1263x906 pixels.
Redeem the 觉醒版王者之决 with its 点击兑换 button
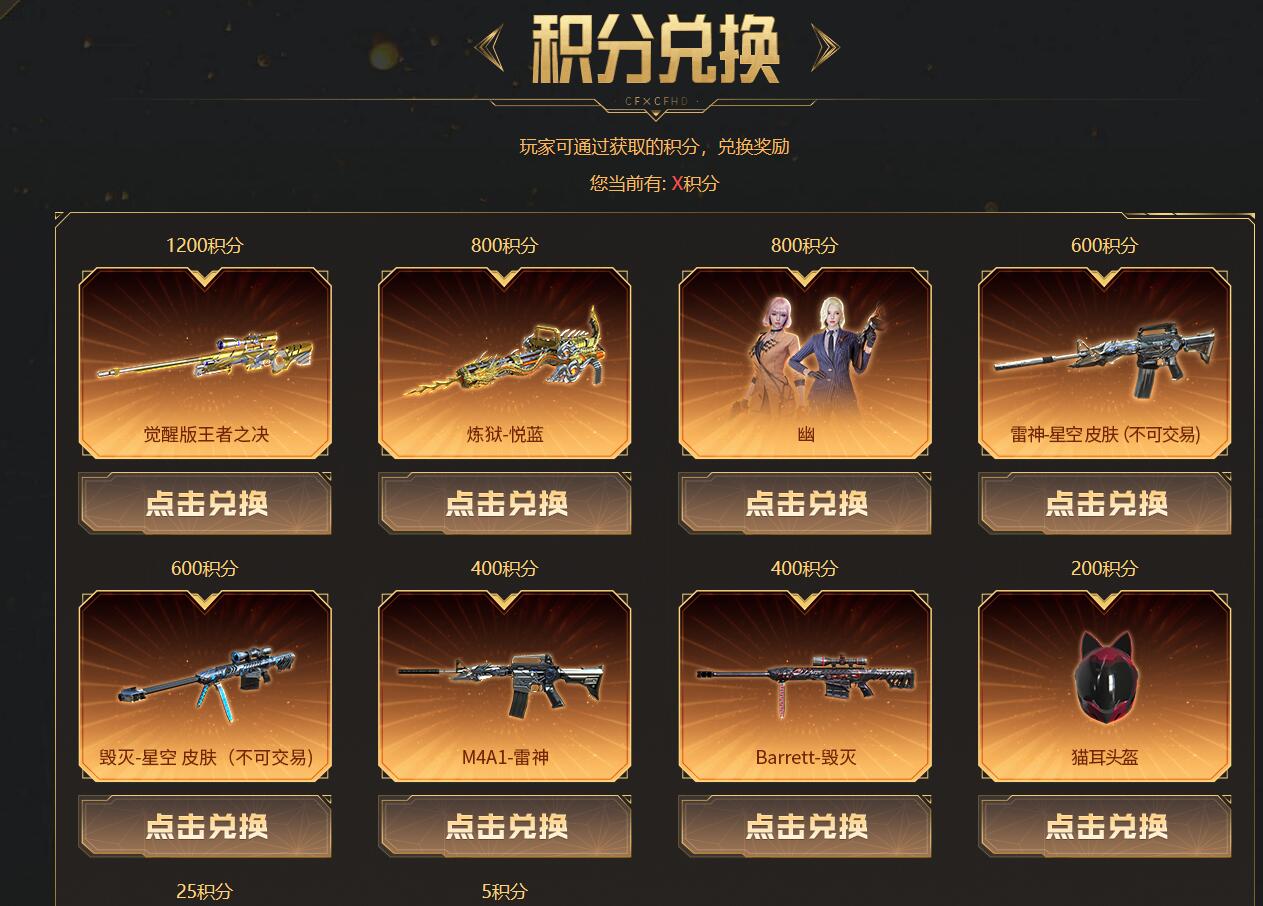pyautogui.click(x=205, y=503)
